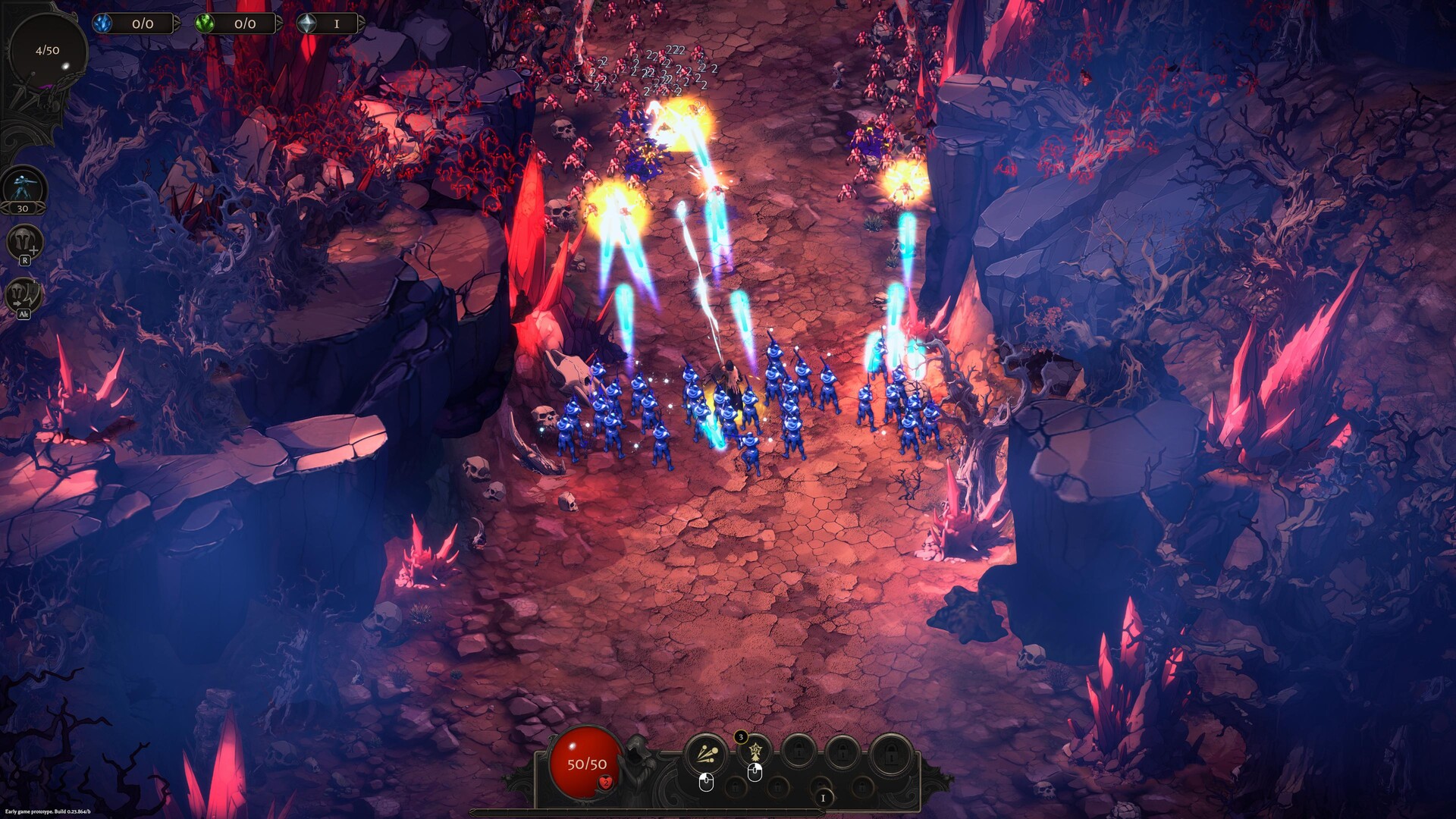Expand the chevron beside the blue crystal counter

pos(177,24)
